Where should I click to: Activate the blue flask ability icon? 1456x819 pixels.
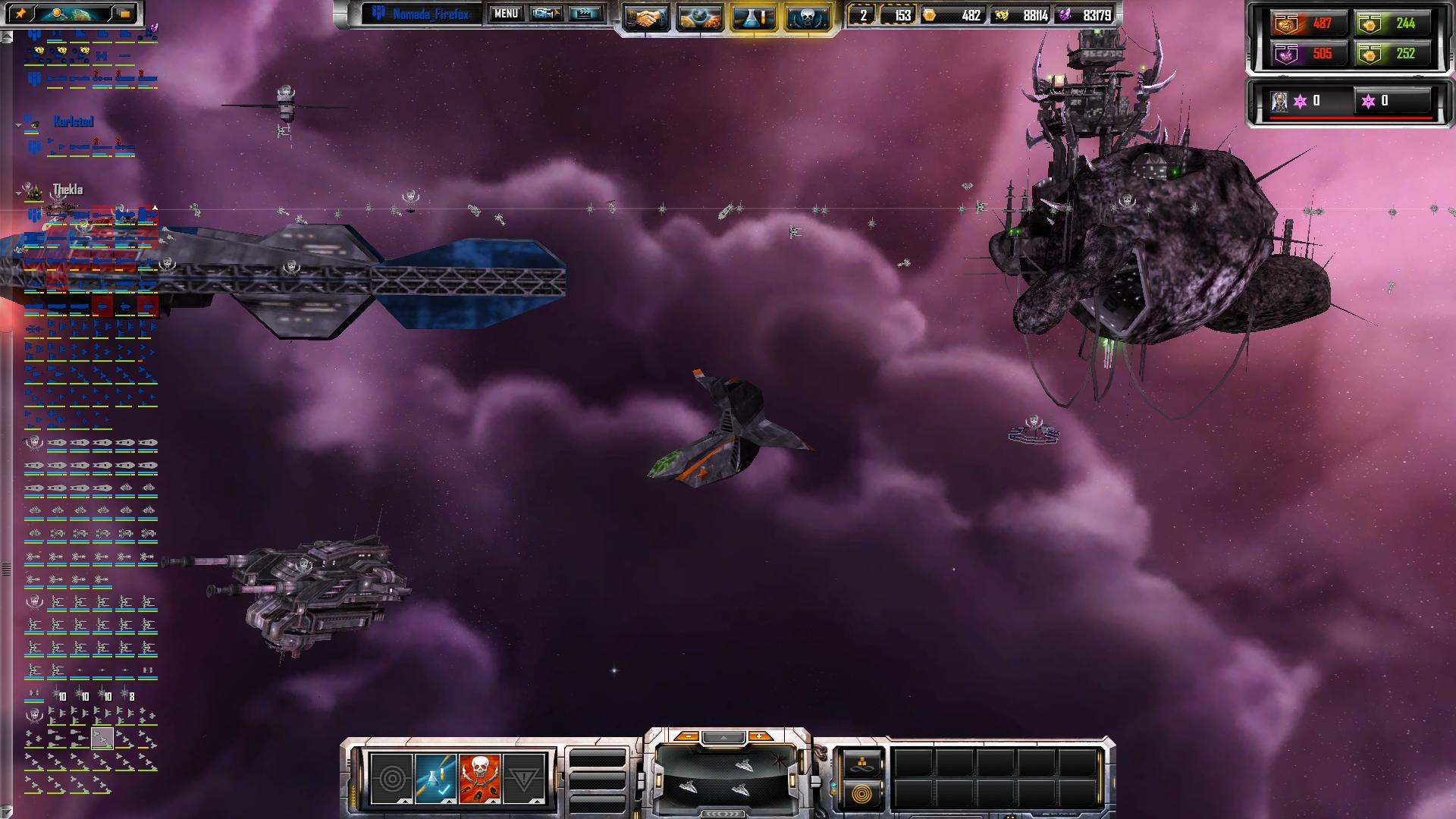436,779
